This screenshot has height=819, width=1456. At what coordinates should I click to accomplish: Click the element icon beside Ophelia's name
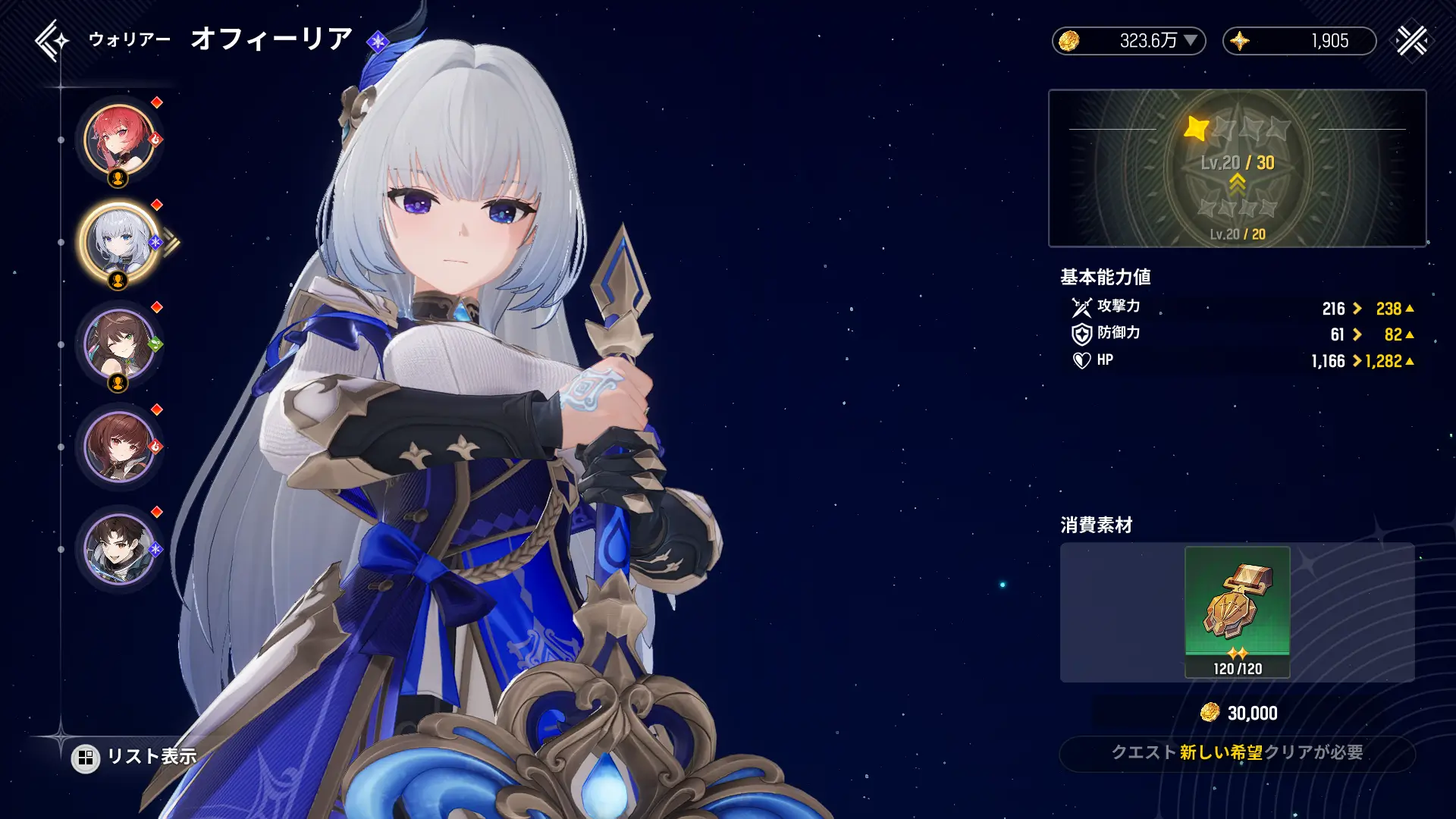coord(377,41)
